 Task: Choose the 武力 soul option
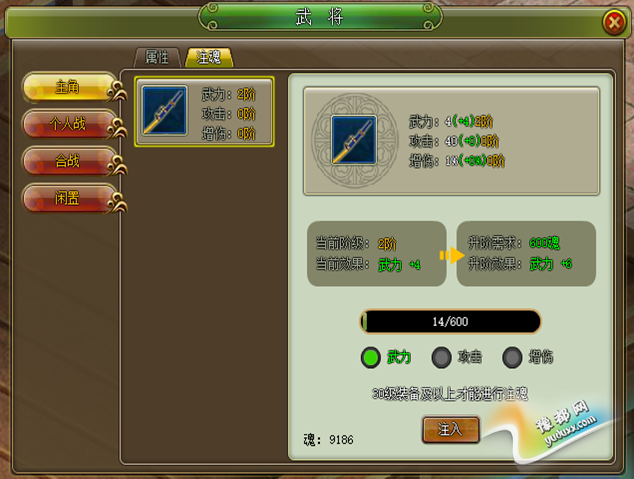tap(371, 357)
